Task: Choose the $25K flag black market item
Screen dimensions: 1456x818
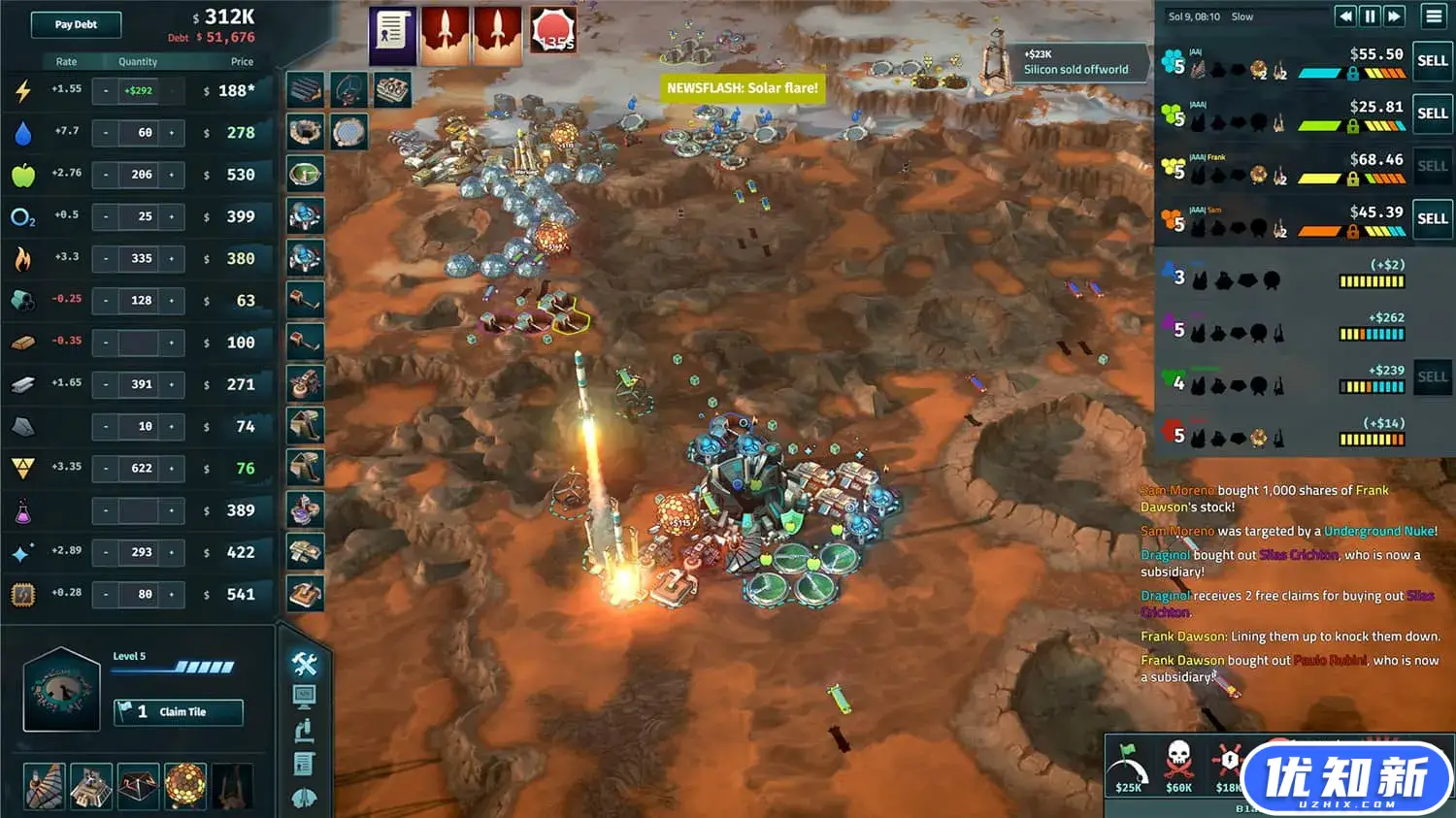Action: tap(1128, 767)
